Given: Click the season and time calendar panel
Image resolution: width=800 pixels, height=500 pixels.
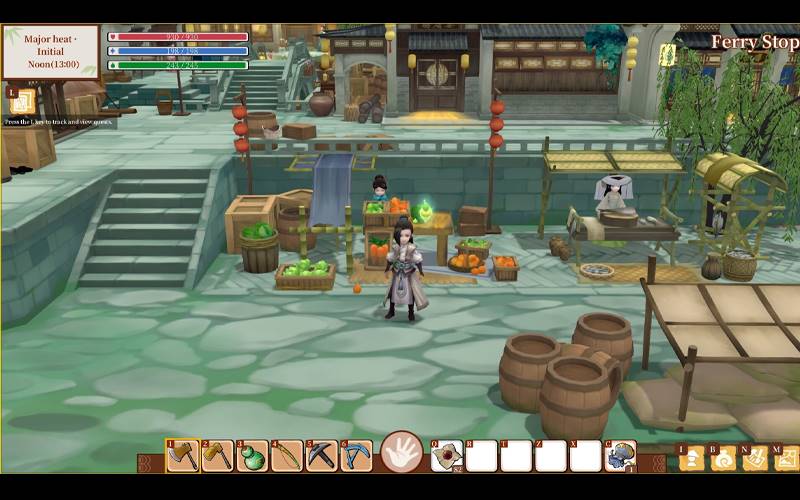Looking at the screenshot, I should tap(51, 52).
